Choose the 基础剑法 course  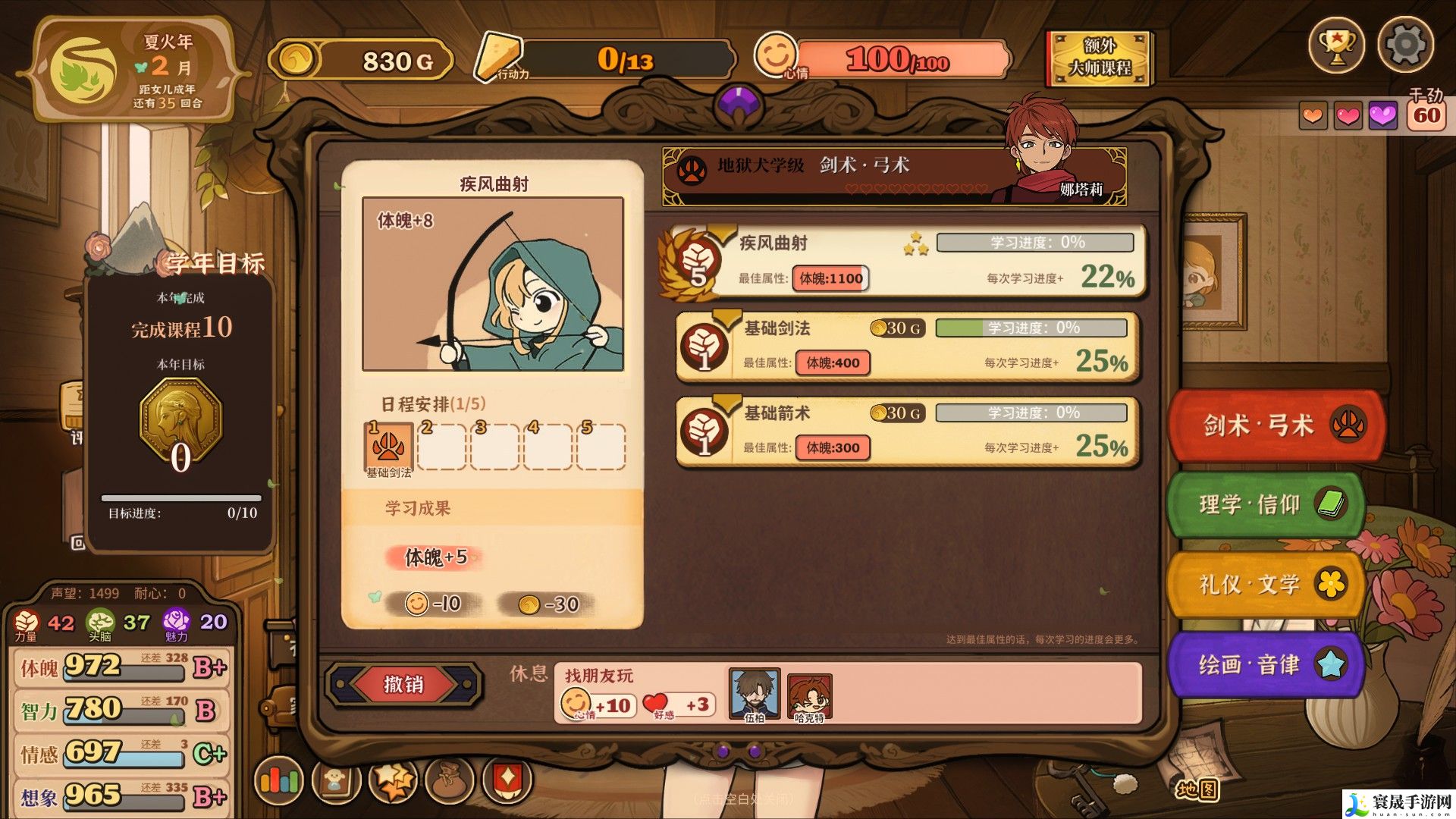[x=906, y=347]
